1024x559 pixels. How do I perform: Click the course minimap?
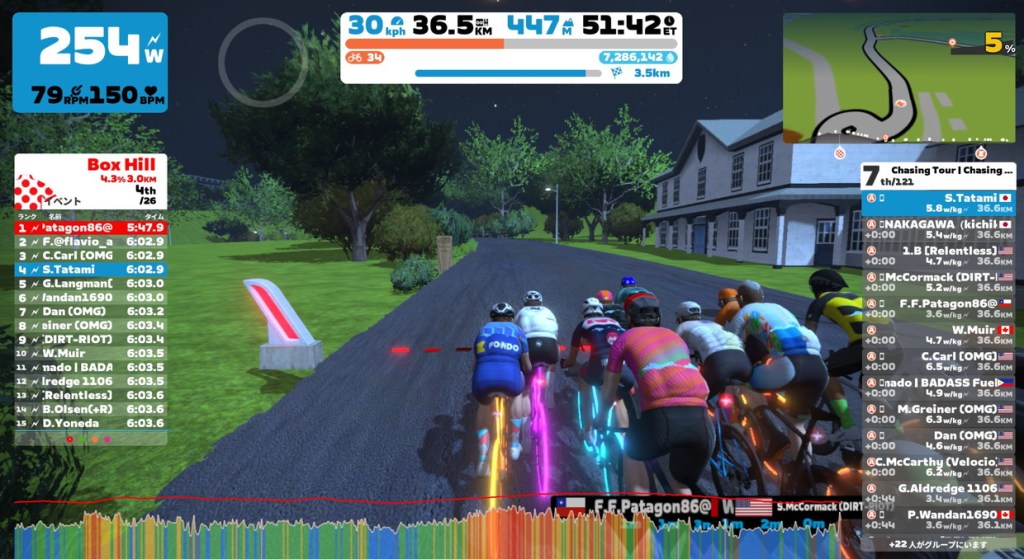[898, 78]
